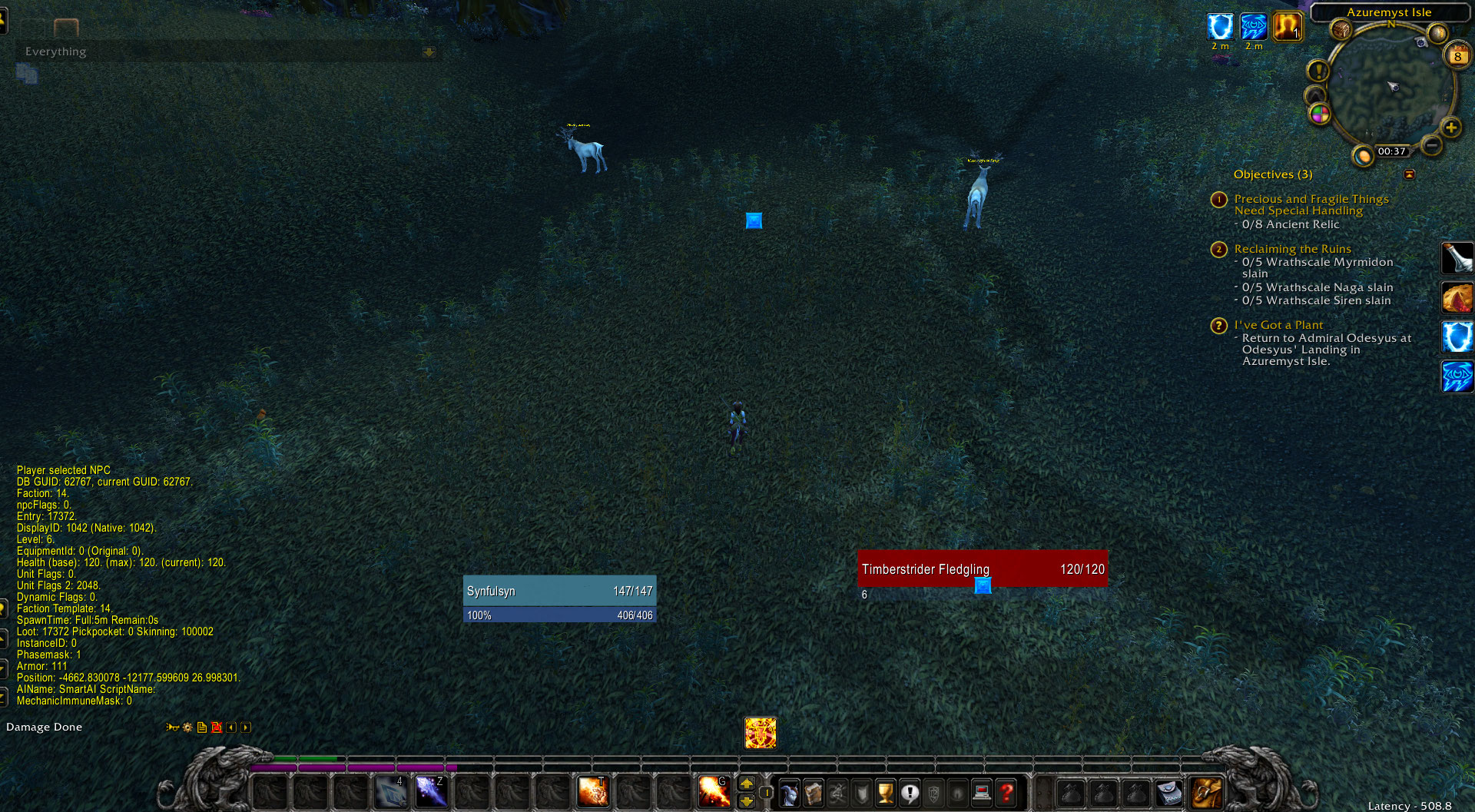1475x812 pixels.
Task: Toggle the crossed-out page icon near Damage Done
Action: pyautogui.click(x=217, y=727)
